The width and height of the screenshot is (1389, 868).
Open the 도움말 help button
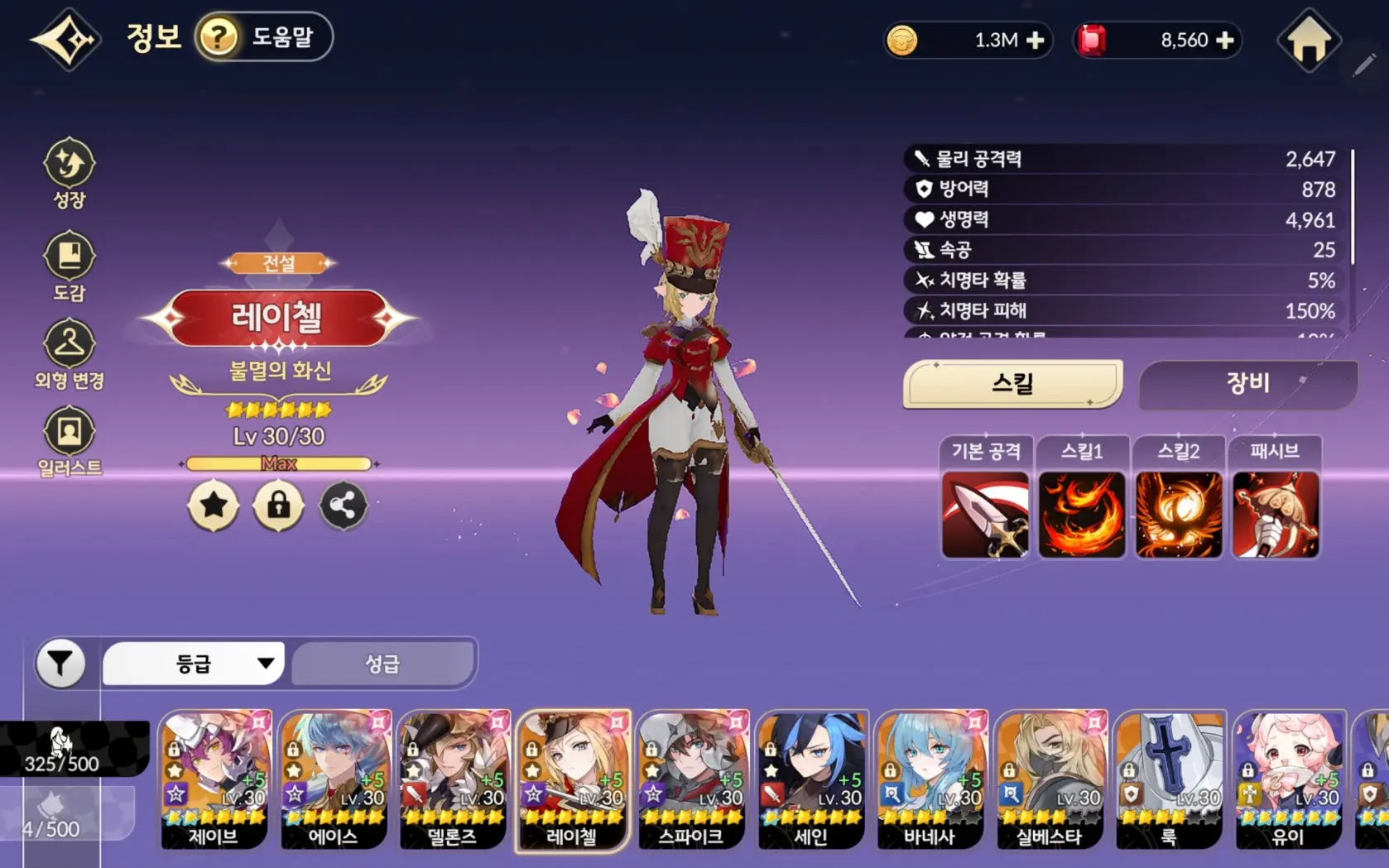(263, 37)
